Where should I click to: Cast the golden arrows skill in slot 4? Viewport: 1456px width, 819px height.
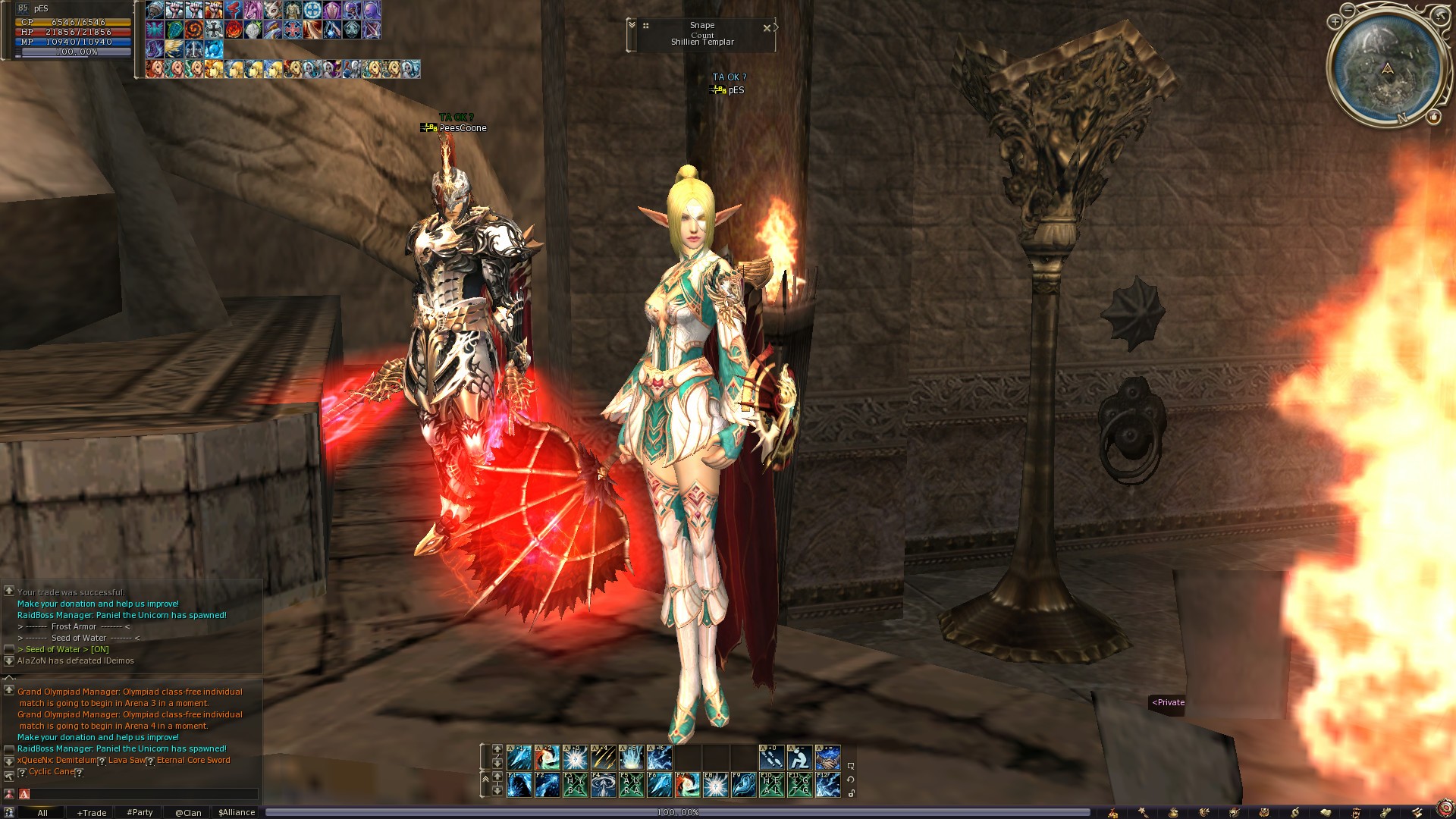click(x=604, y=757)
